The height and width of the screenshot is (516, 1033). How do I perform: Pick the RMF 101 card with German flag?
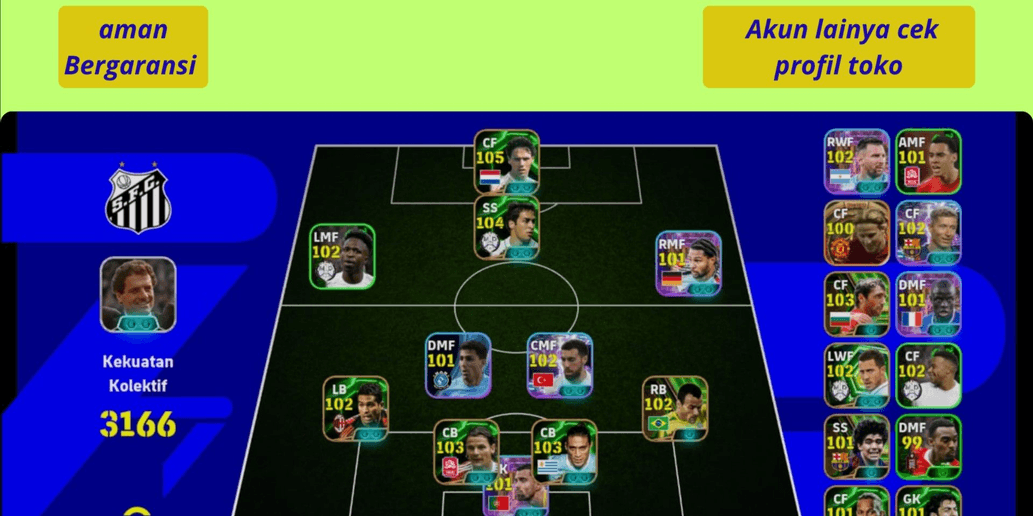click(x=688, y=264)
